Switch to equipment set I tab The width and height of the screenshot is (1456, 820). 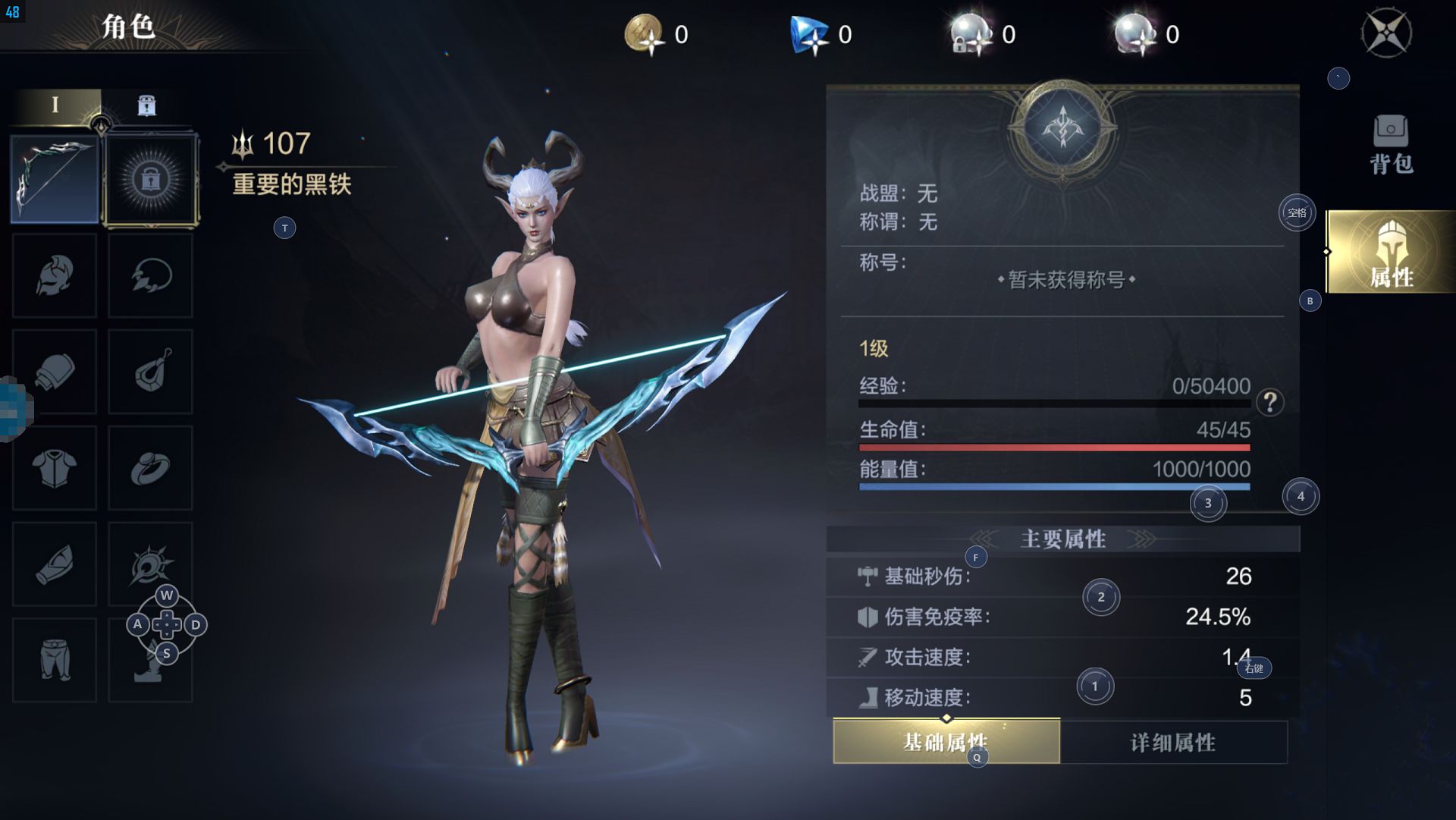(x=55, y=105)
